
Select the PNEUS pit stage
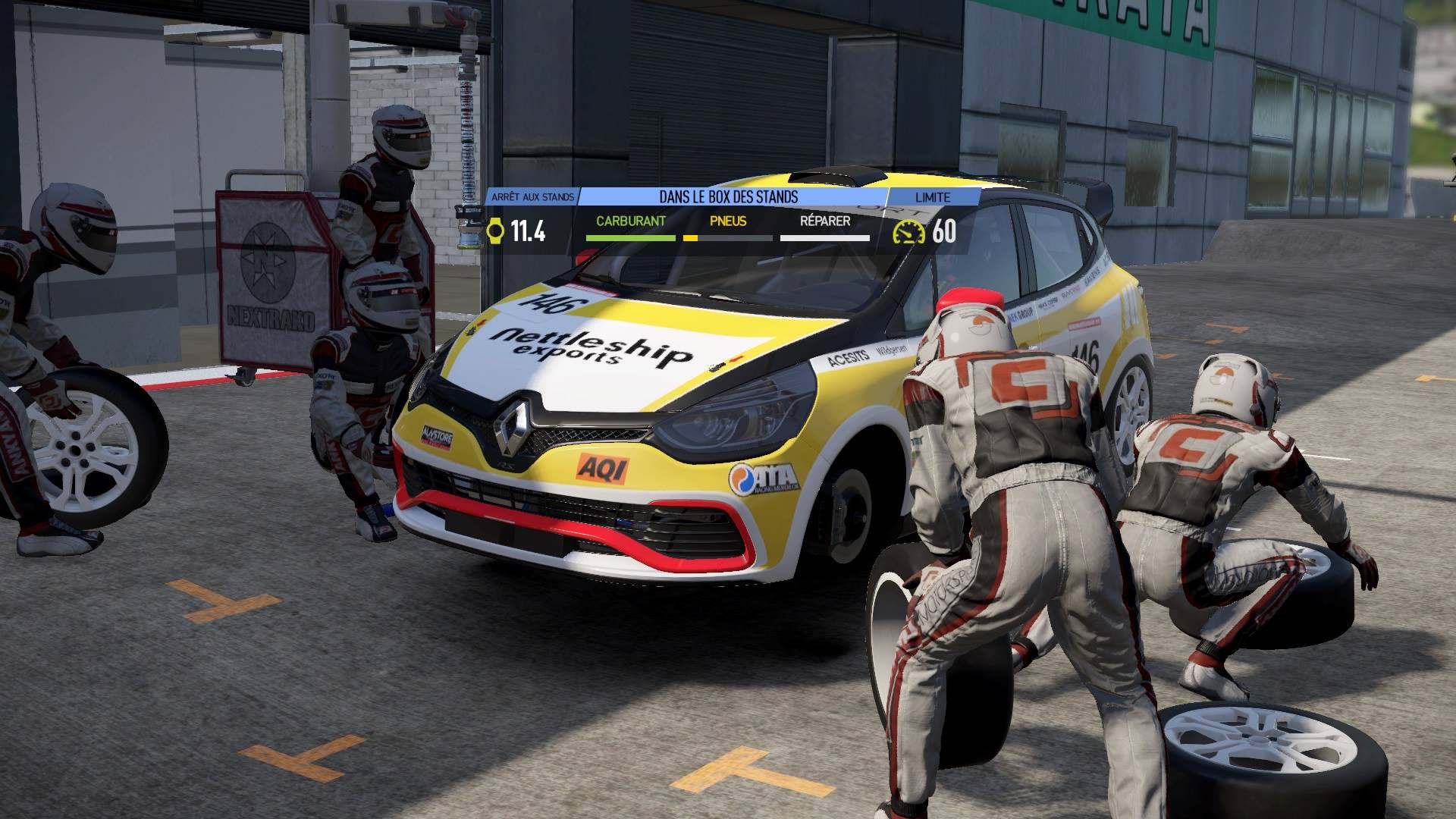pyautogui.click(x=728, y=221)
